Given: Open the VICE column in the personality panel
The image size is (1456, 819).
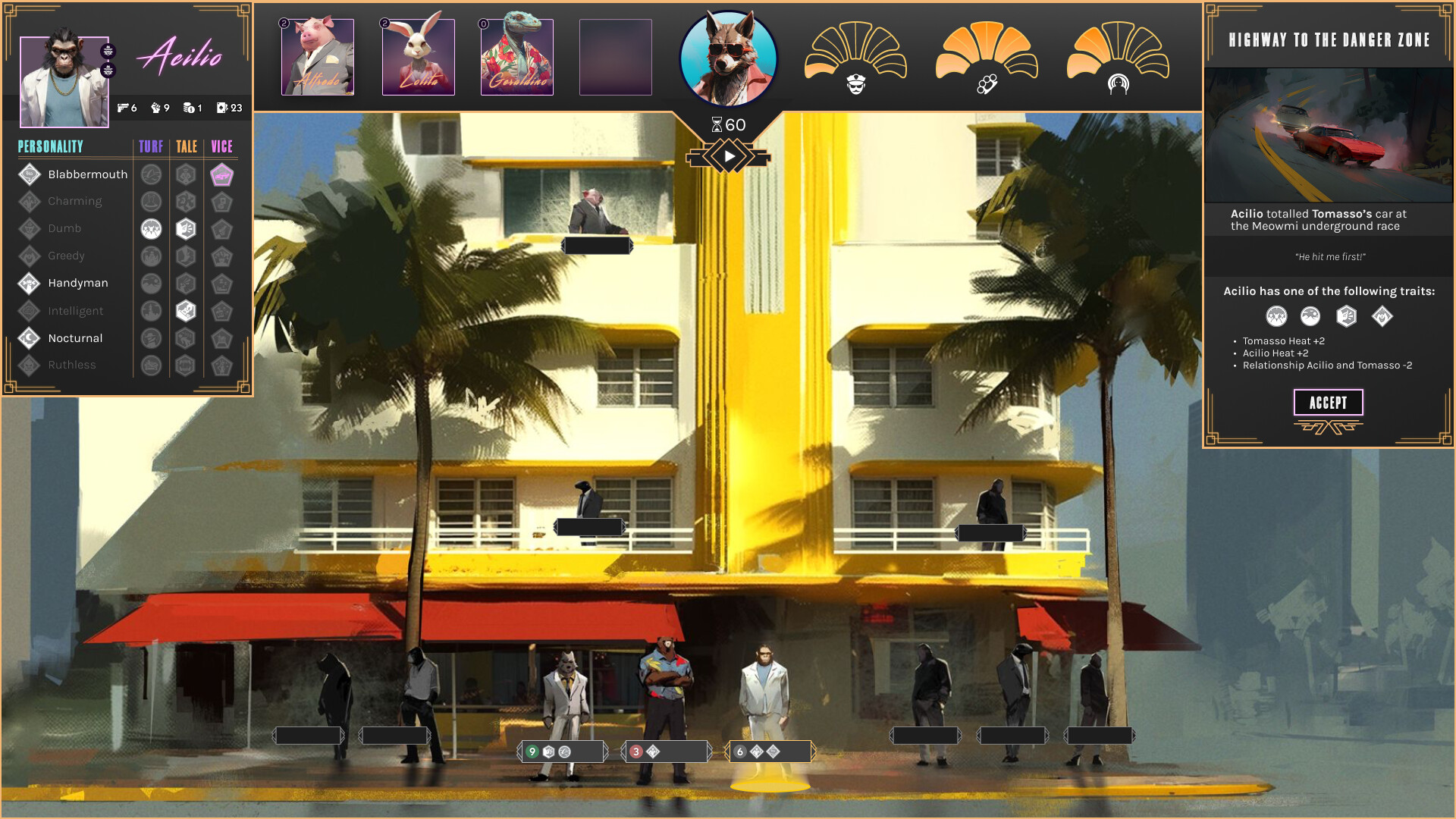Looking at the screenshot, I should point(222,146).
